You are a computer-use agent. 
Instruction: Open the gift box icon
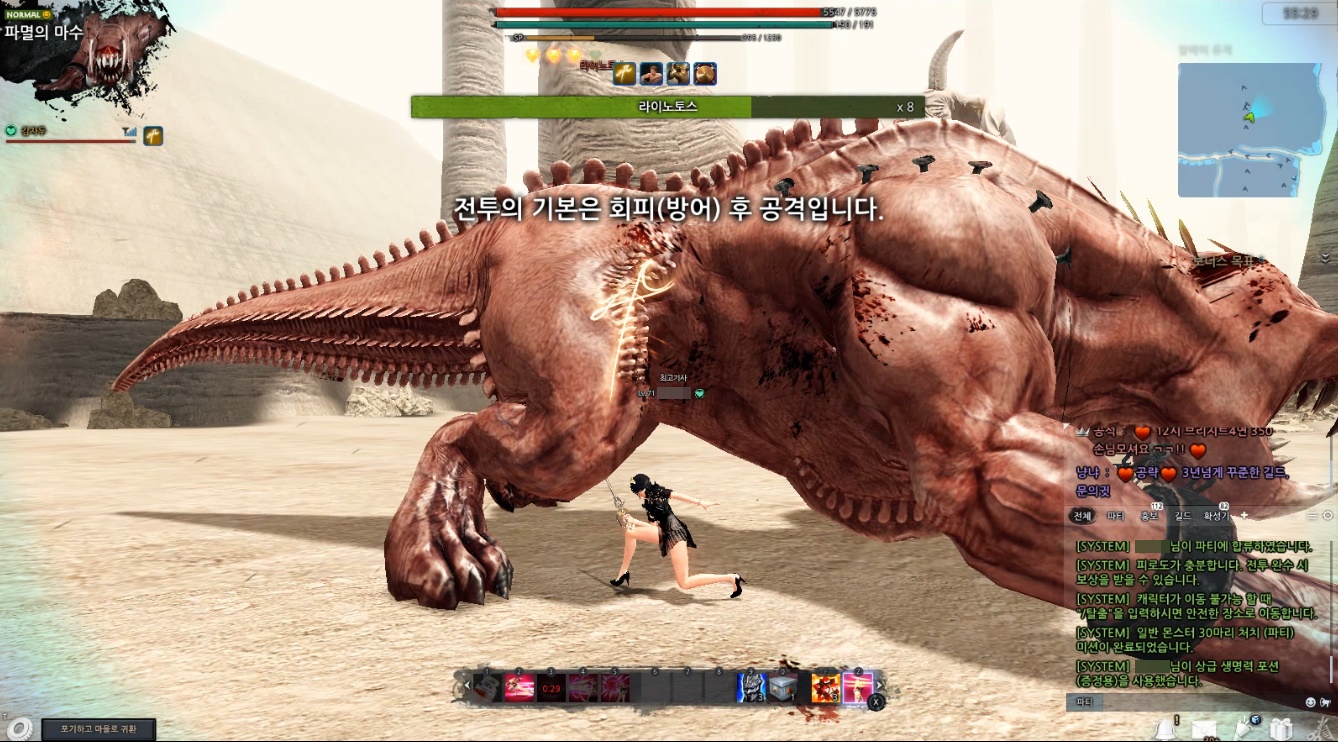(x=1281, y=729)
